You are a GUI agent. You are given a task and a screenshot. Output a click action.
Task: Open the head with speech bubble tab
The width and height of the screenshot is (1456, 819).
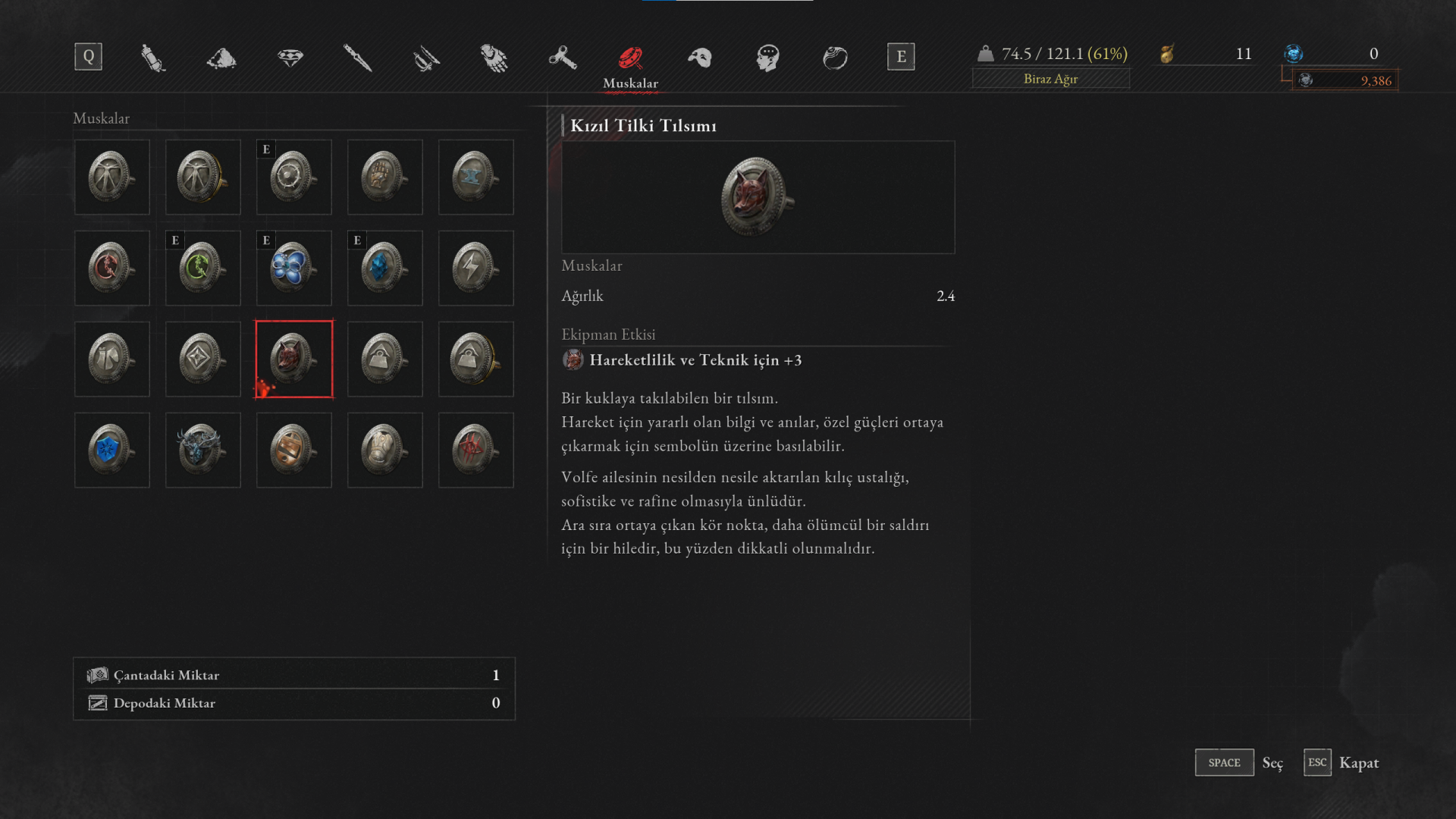pos(767,58)
